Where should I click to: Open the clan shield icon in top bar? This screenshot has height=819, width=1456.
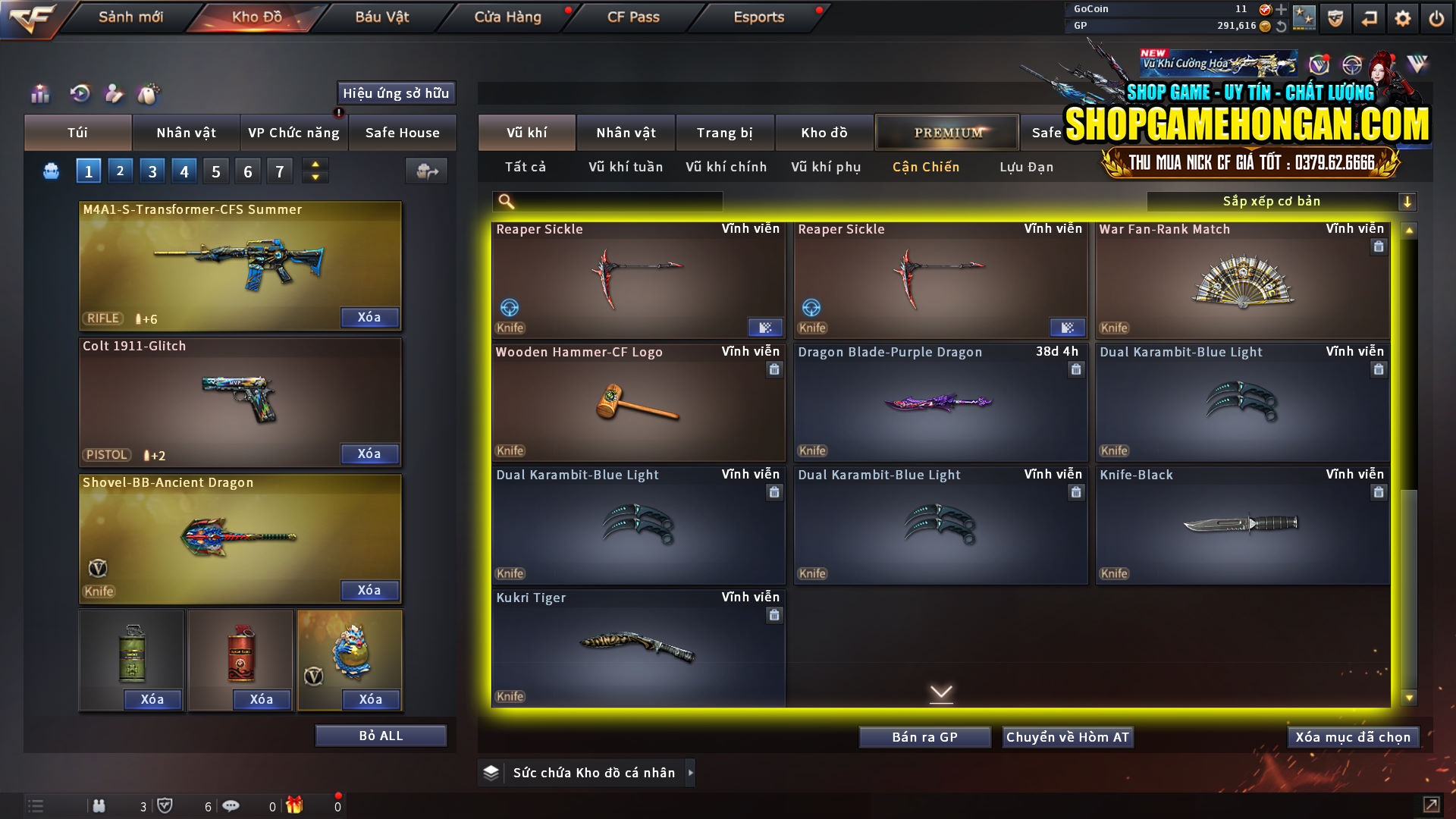[x=1335, y=17]
